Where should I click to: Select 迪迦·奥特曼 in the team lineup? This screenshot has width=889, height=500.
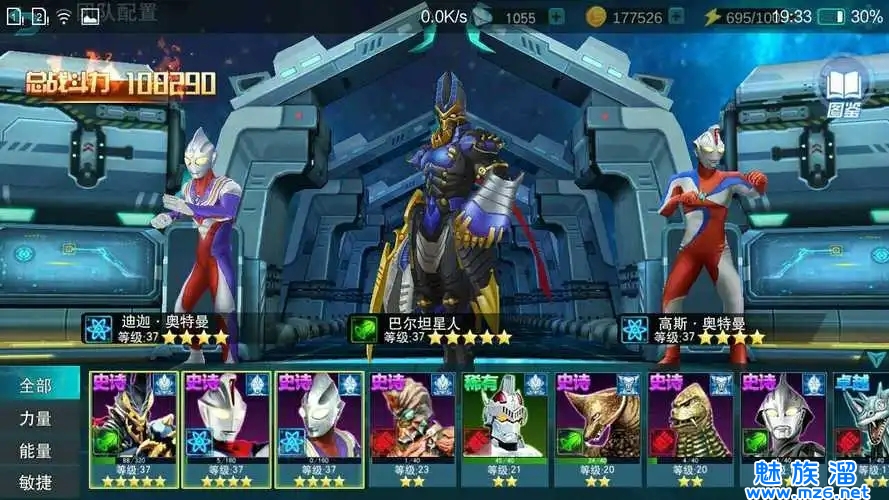point(200,240)
